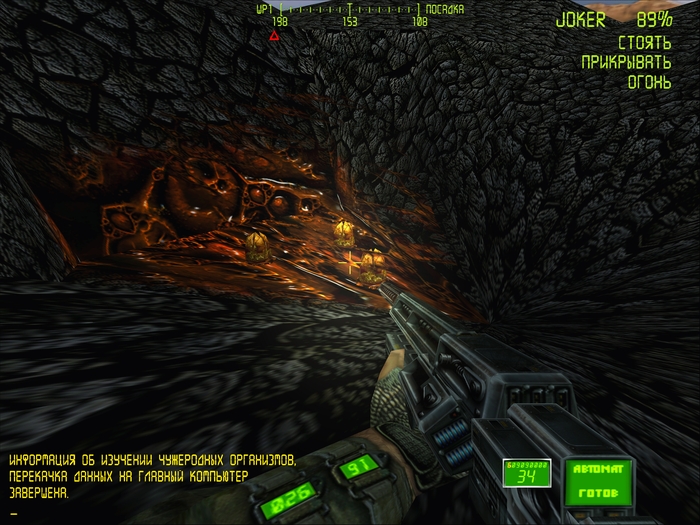The height and width of the screenshot is (525, 700).
Task: Choose the ПРИКРЫВАТЬ squad order
Action: tap(626, 62)
